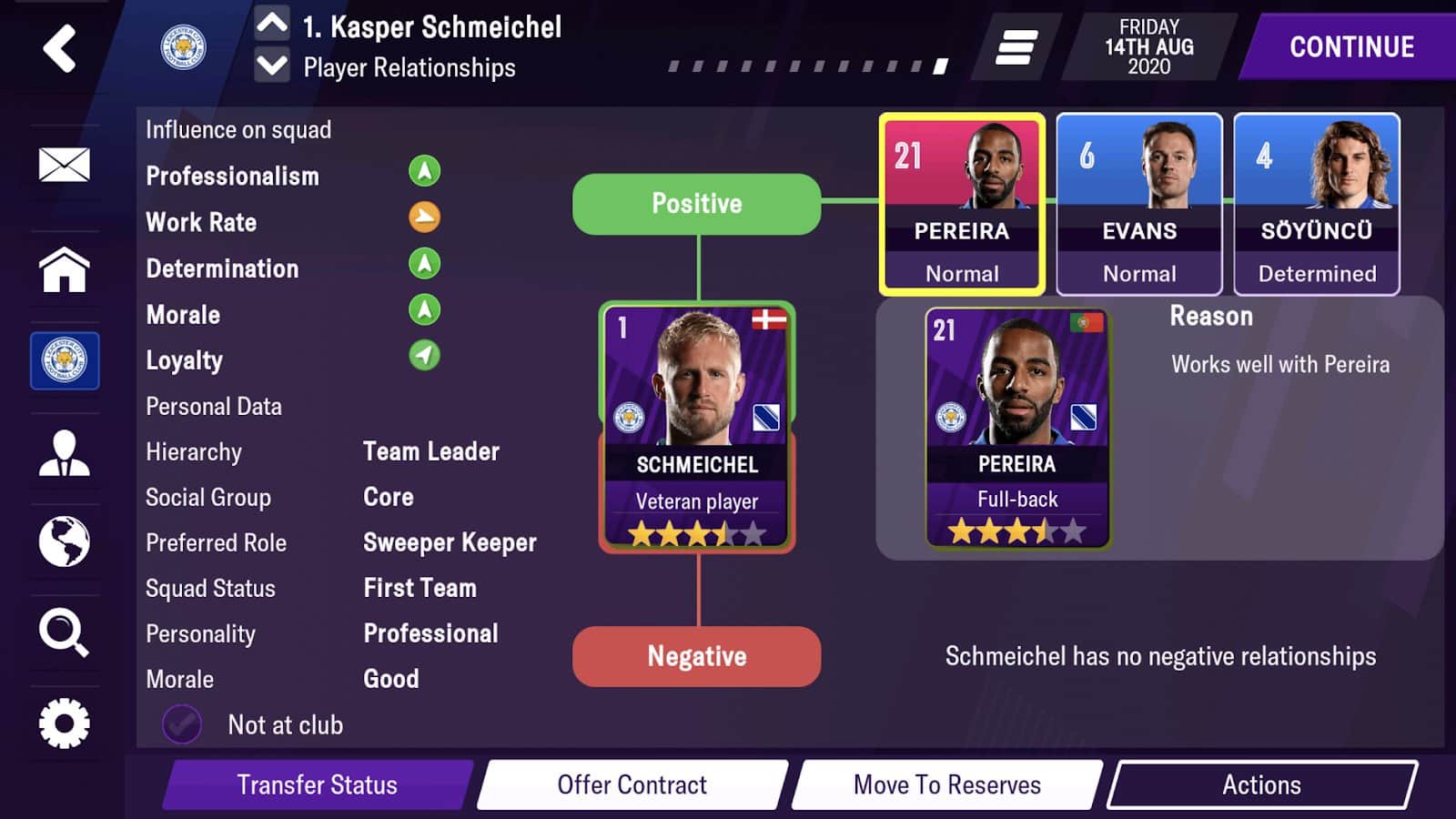Select Move To Reserves

coord(946,784)
